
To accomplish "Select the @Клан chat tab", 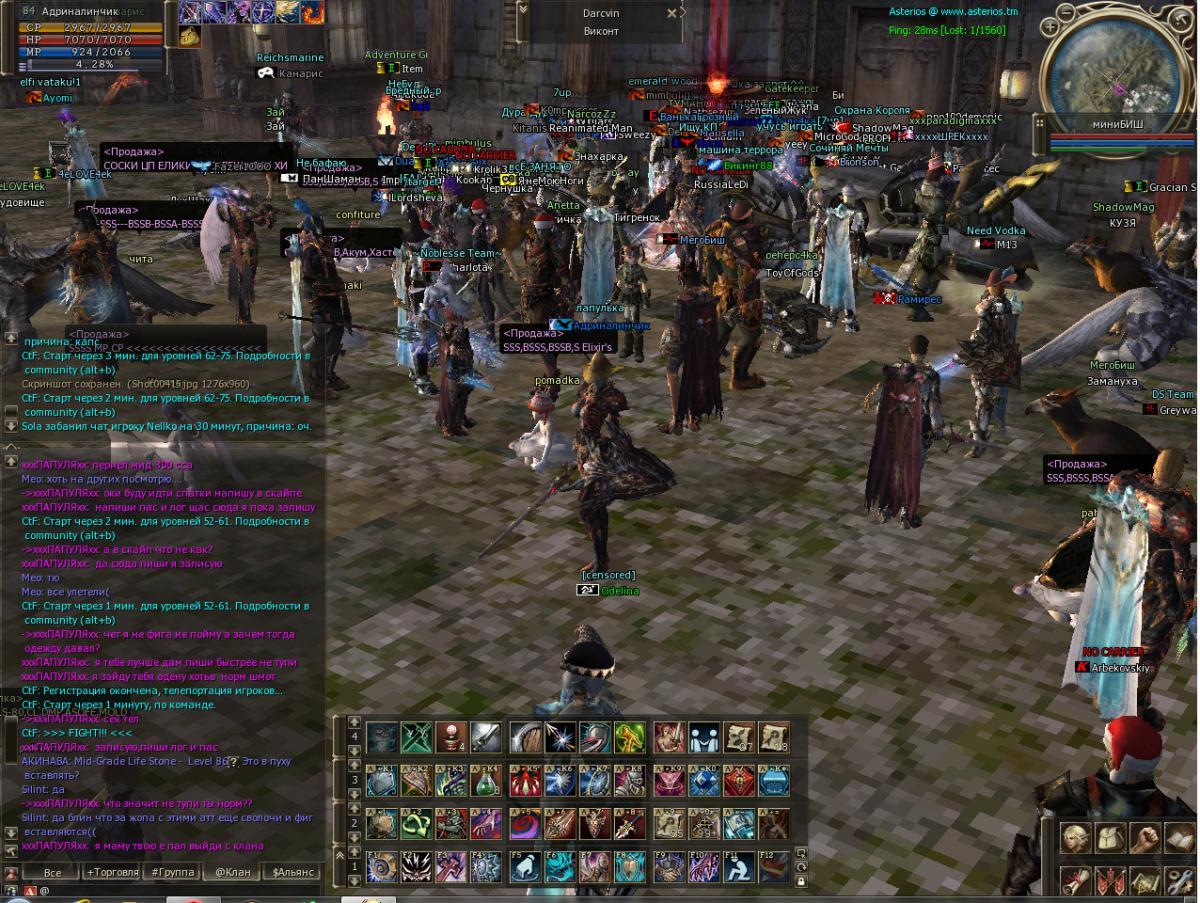I will [x=232, y=873].
